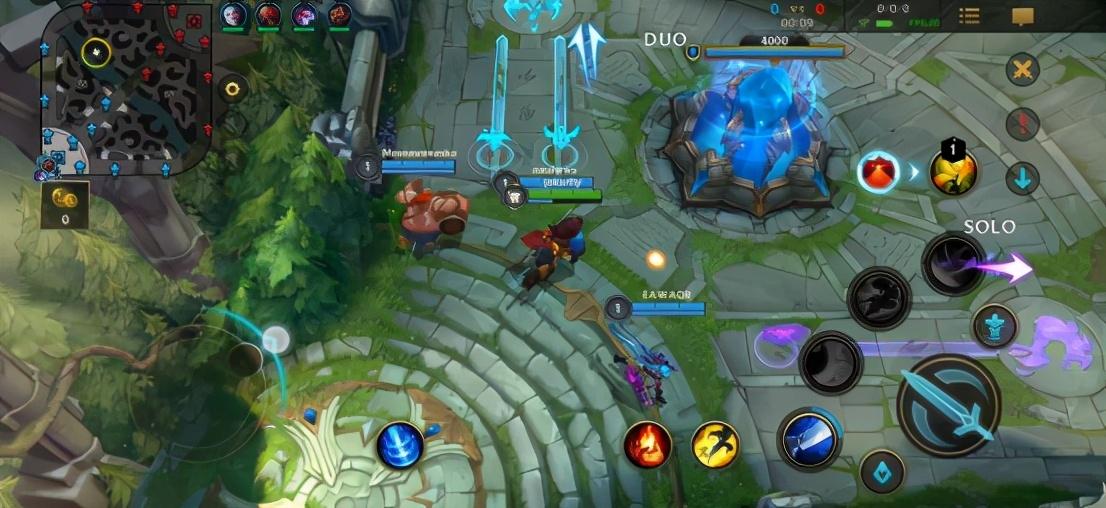Open the scoreboard list icon
Viewport: 1106px width, 508px height.
(969, 16)
